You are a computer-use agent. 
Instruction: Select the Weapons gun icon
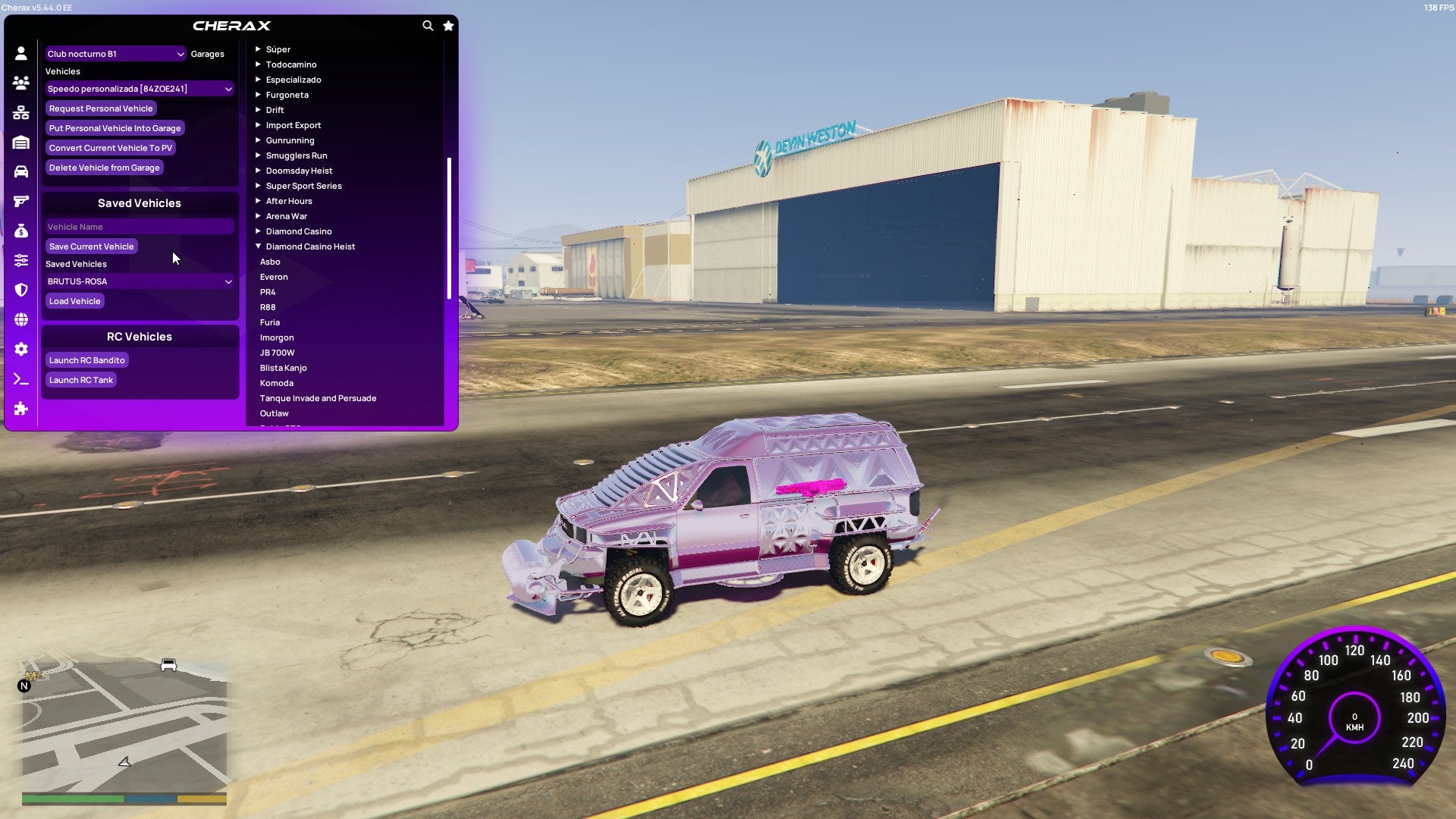pyautogui.click(x=20, y=200)
